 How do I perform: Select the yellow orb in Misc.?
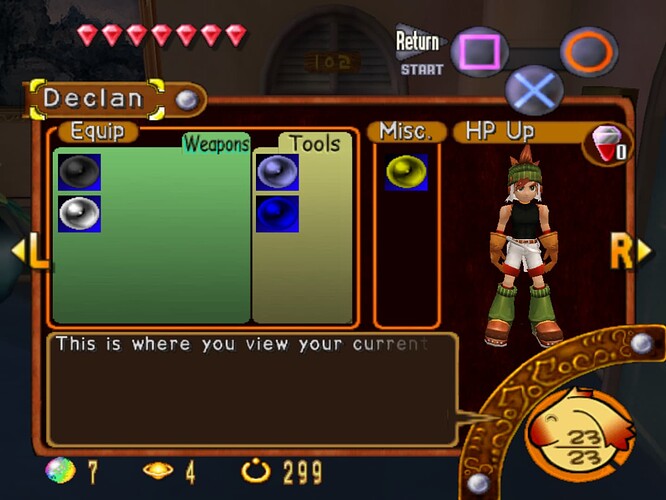[x=406, y=172]
